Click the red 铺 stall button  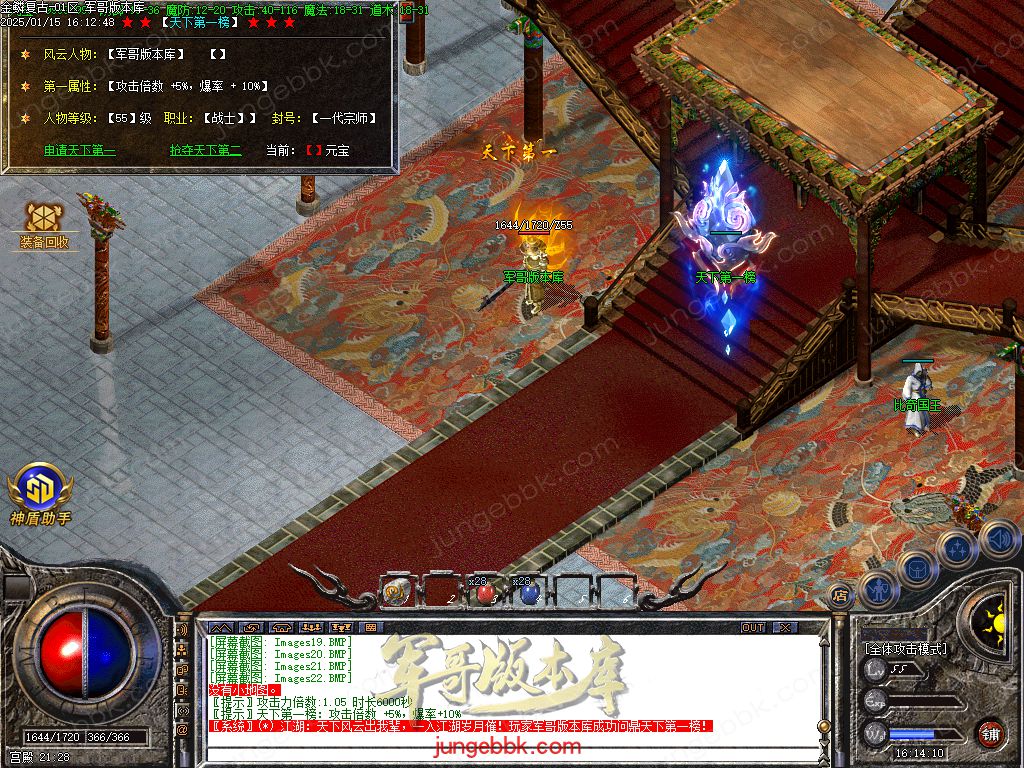[990, 733]
